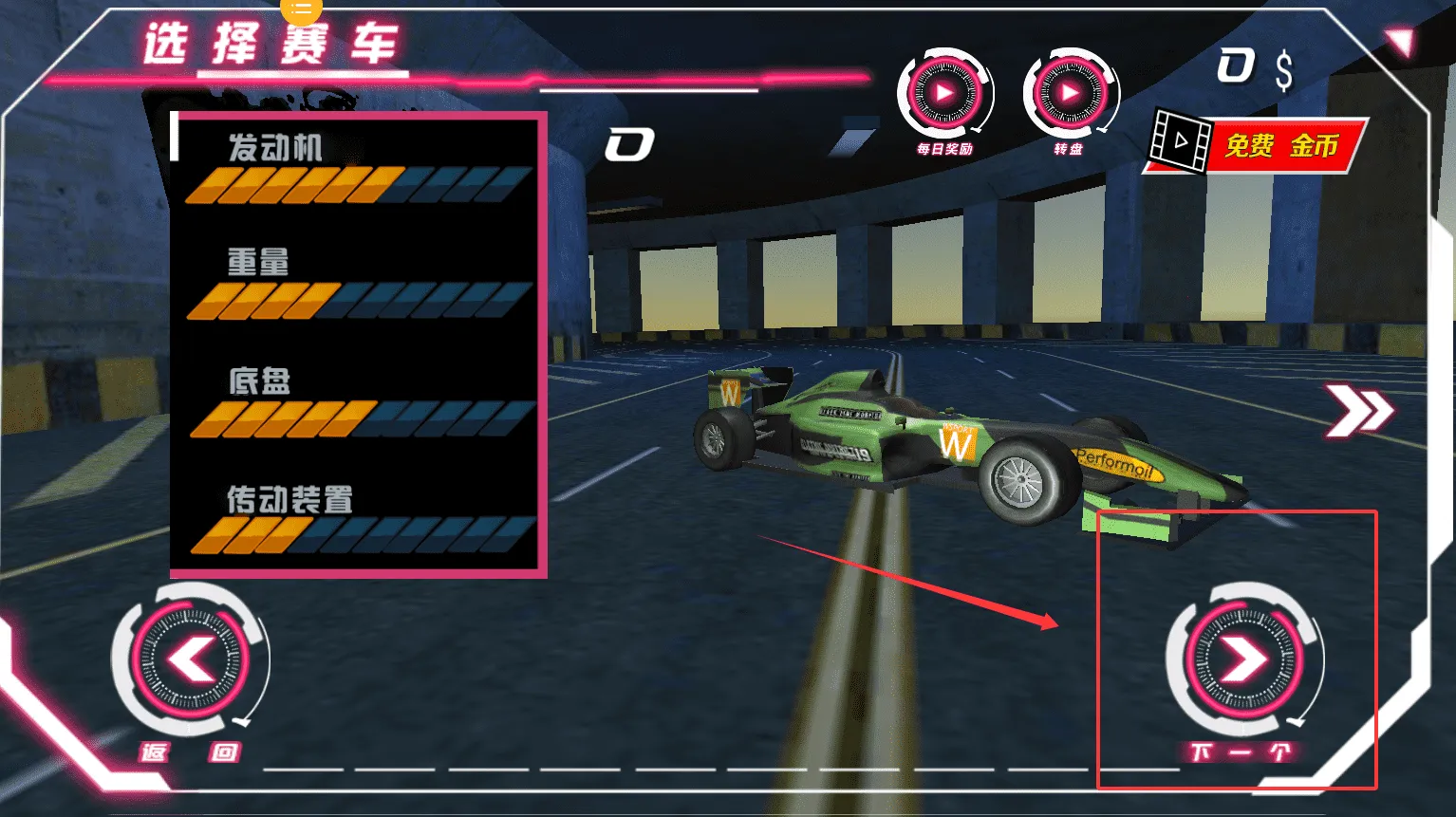This screenshot has height=817, width=1456.
Task: Claim the 每日奖励 daily reward
Action: point(943,95)
